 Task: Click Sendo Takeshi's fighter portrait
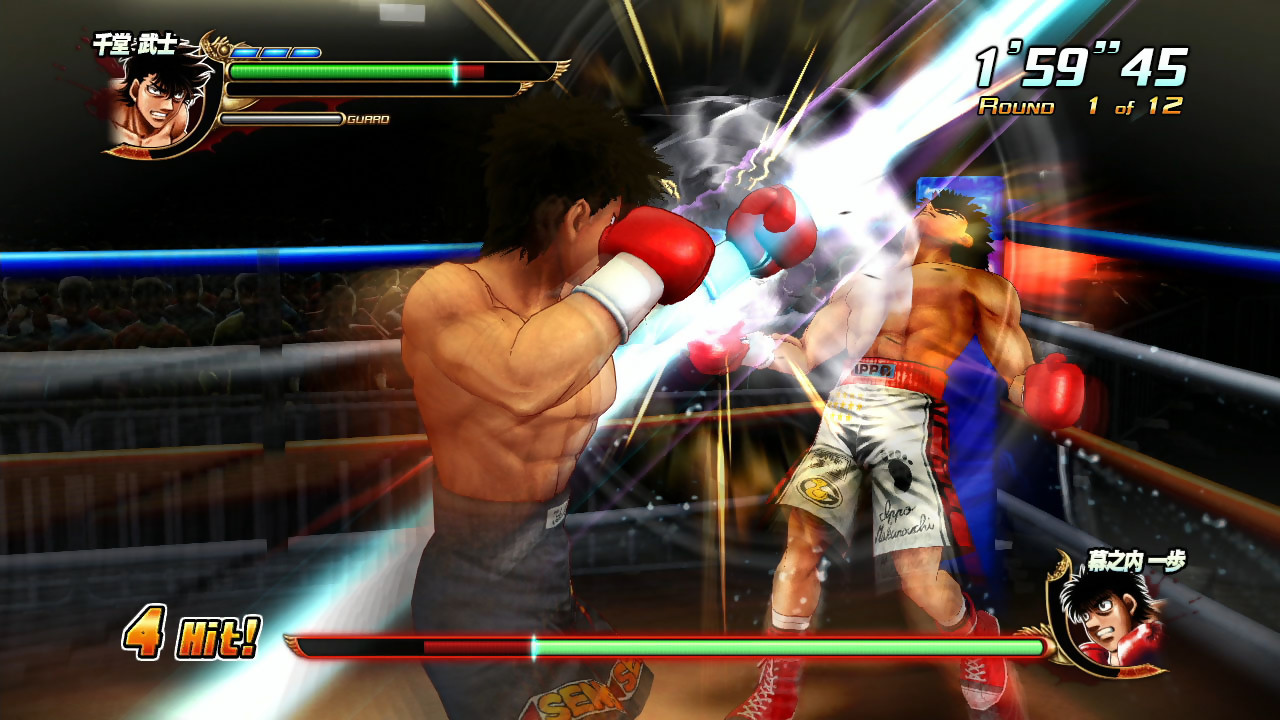pyautogui.click(x=153, y=100)
